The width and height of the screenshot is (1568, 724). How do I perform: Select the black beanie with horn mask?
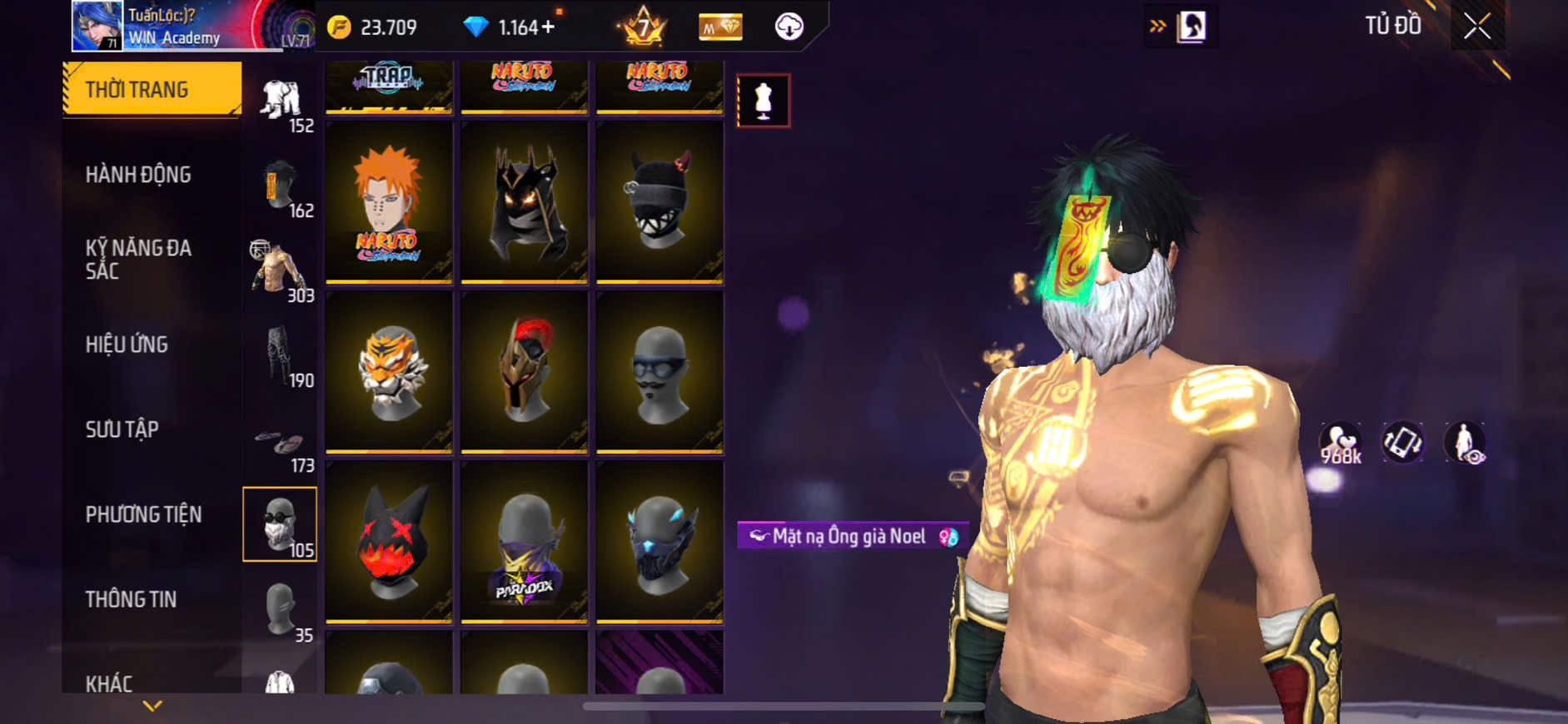pos(660,202)
